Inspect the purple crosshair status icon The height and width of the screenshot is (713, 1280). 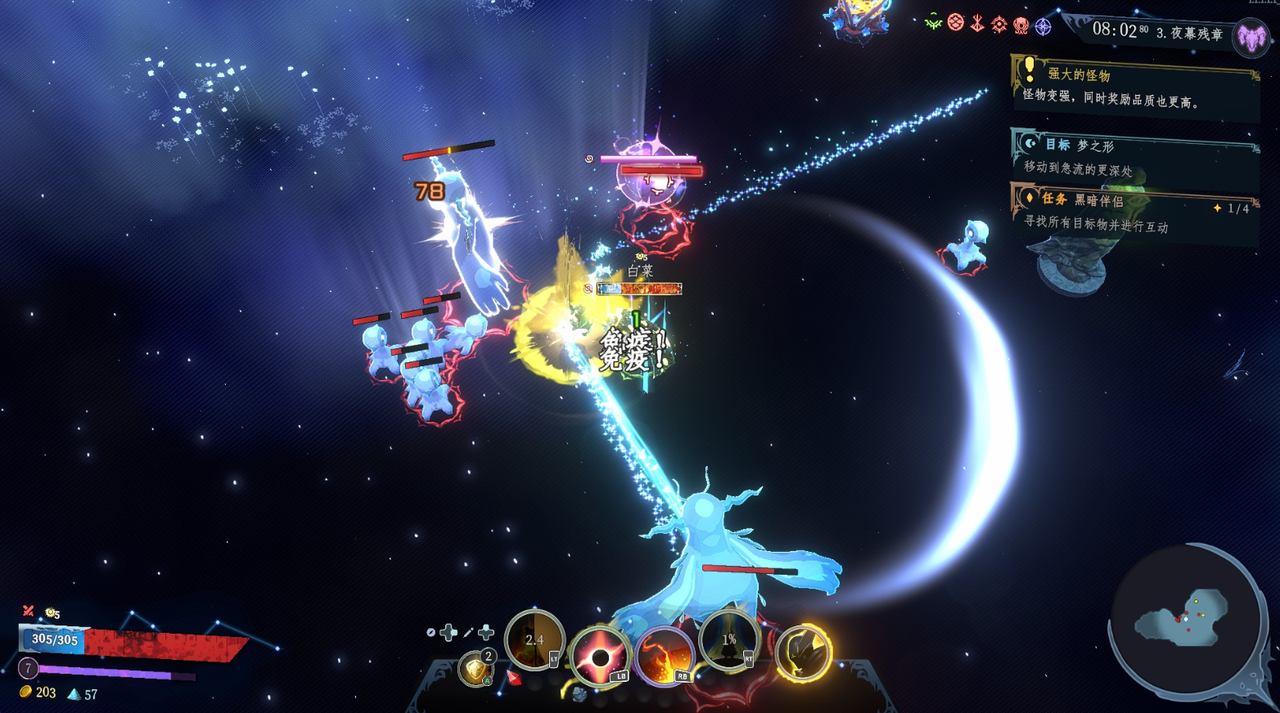[1043, 27]
